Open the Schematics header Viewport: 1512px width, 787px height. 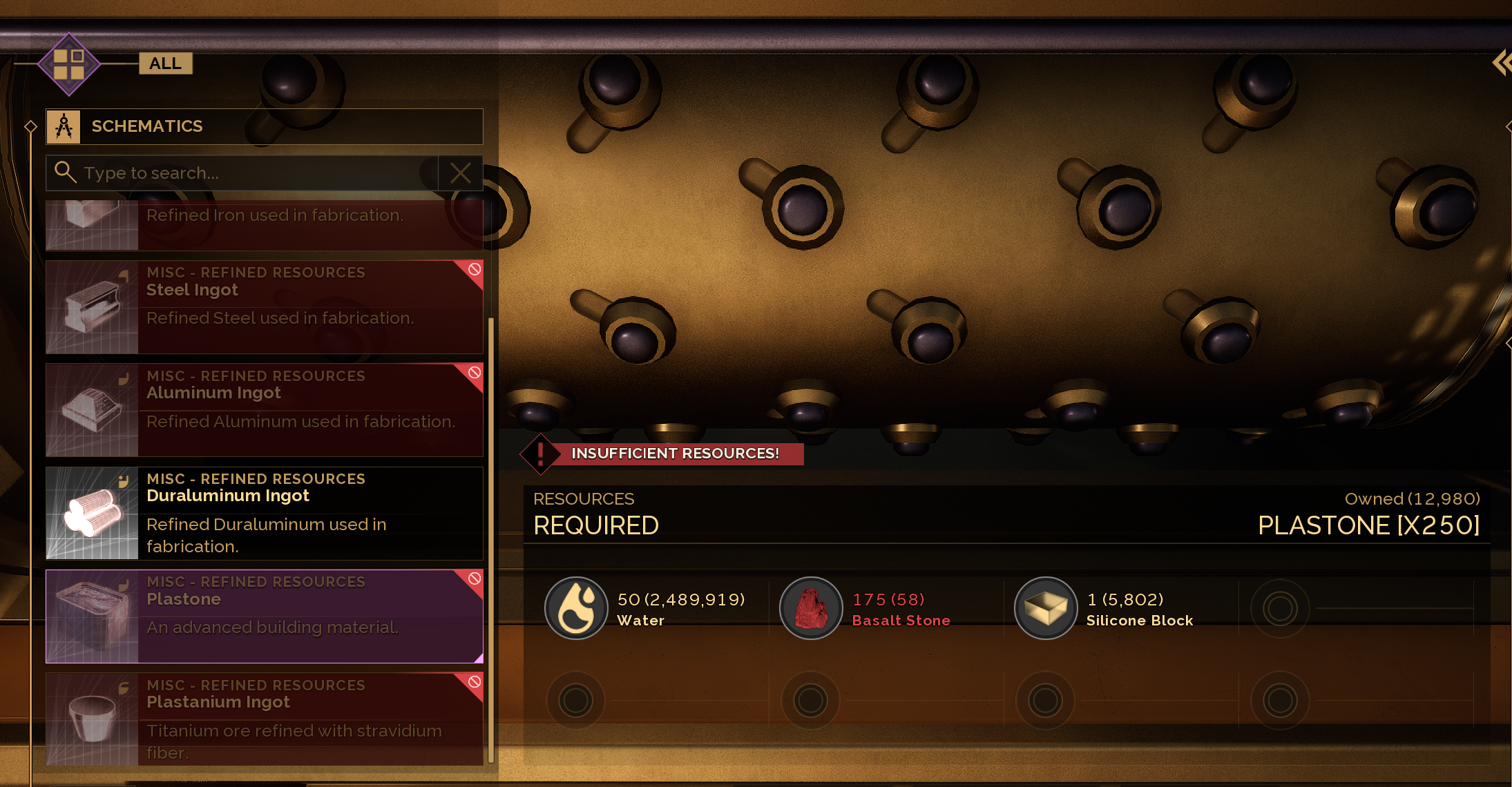pos(265,126)
